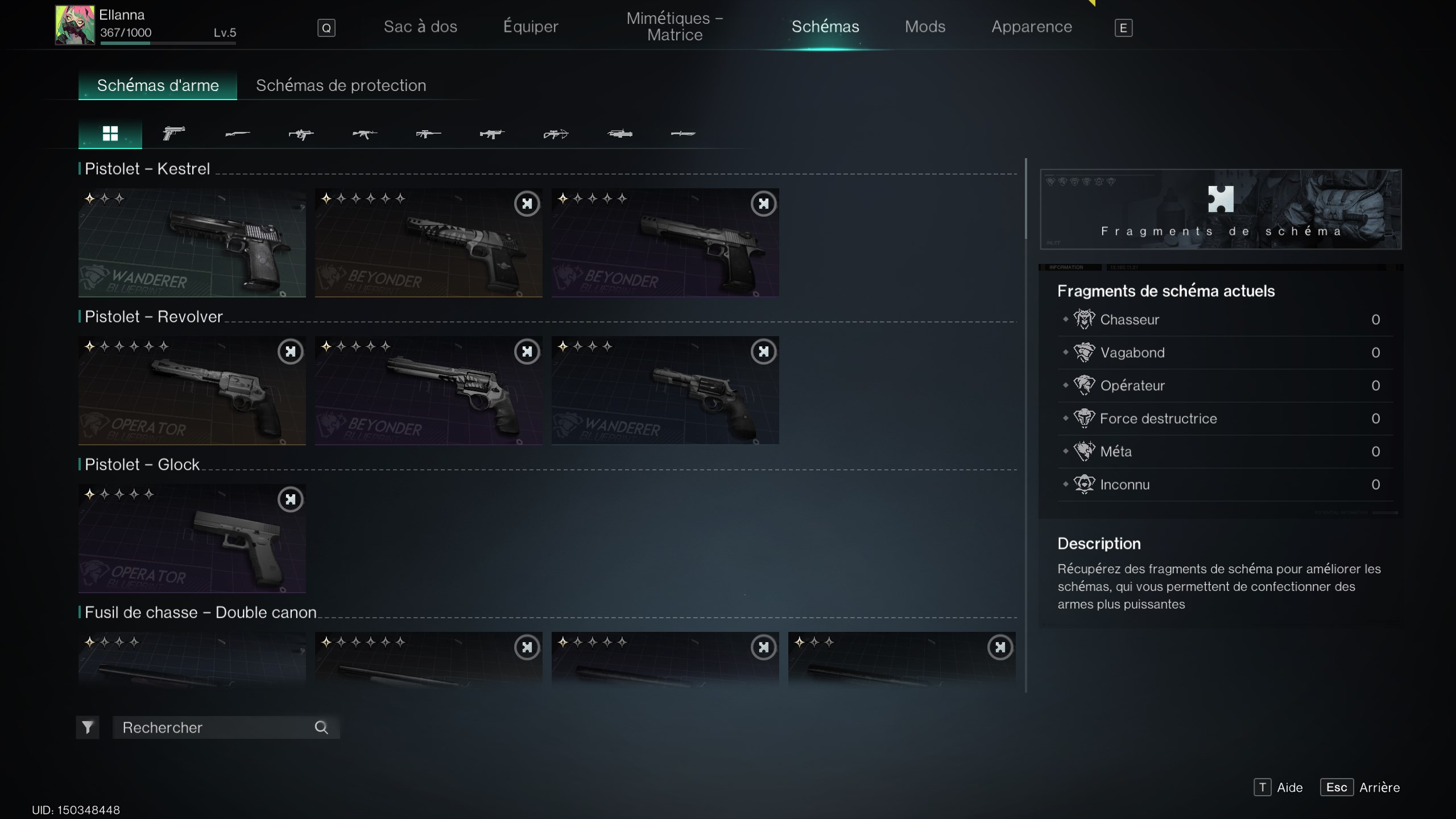
Task: Open the Sac à dos tab
Action: [x=420, y=27]
